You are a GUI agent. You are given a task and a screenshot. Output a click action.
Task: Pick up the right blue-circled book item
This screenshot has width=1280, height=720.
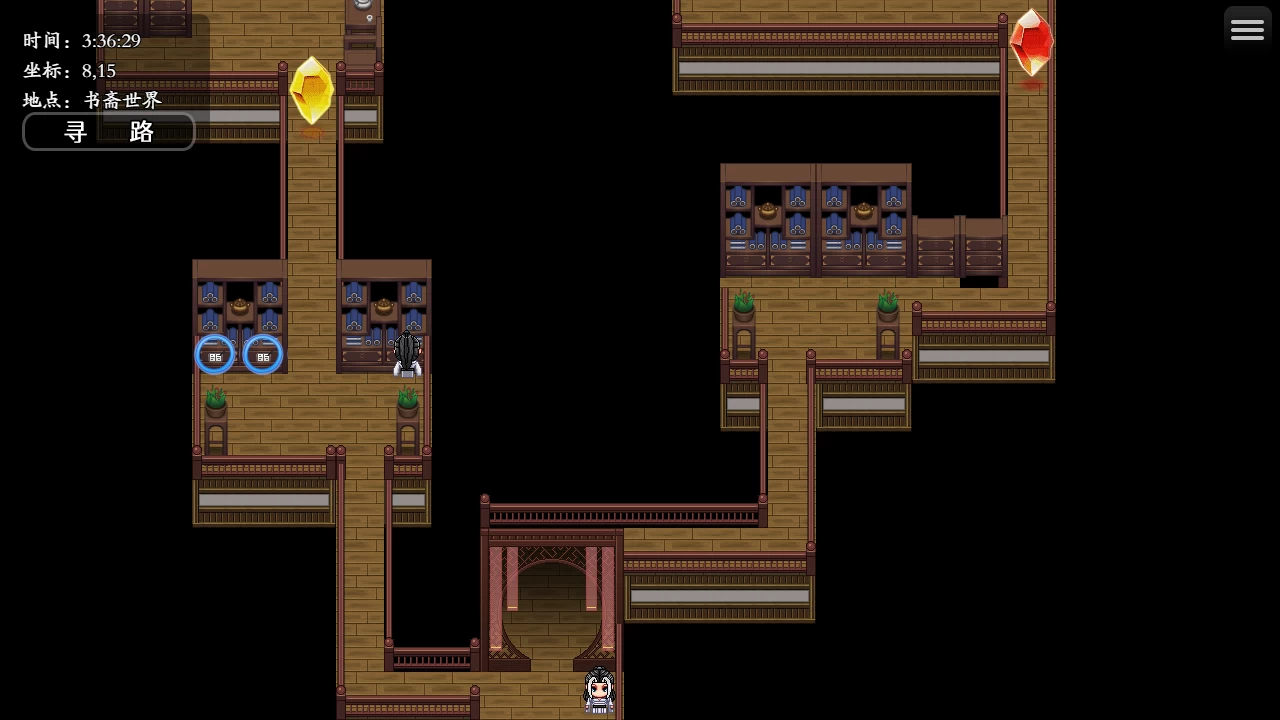click(263, 355)
